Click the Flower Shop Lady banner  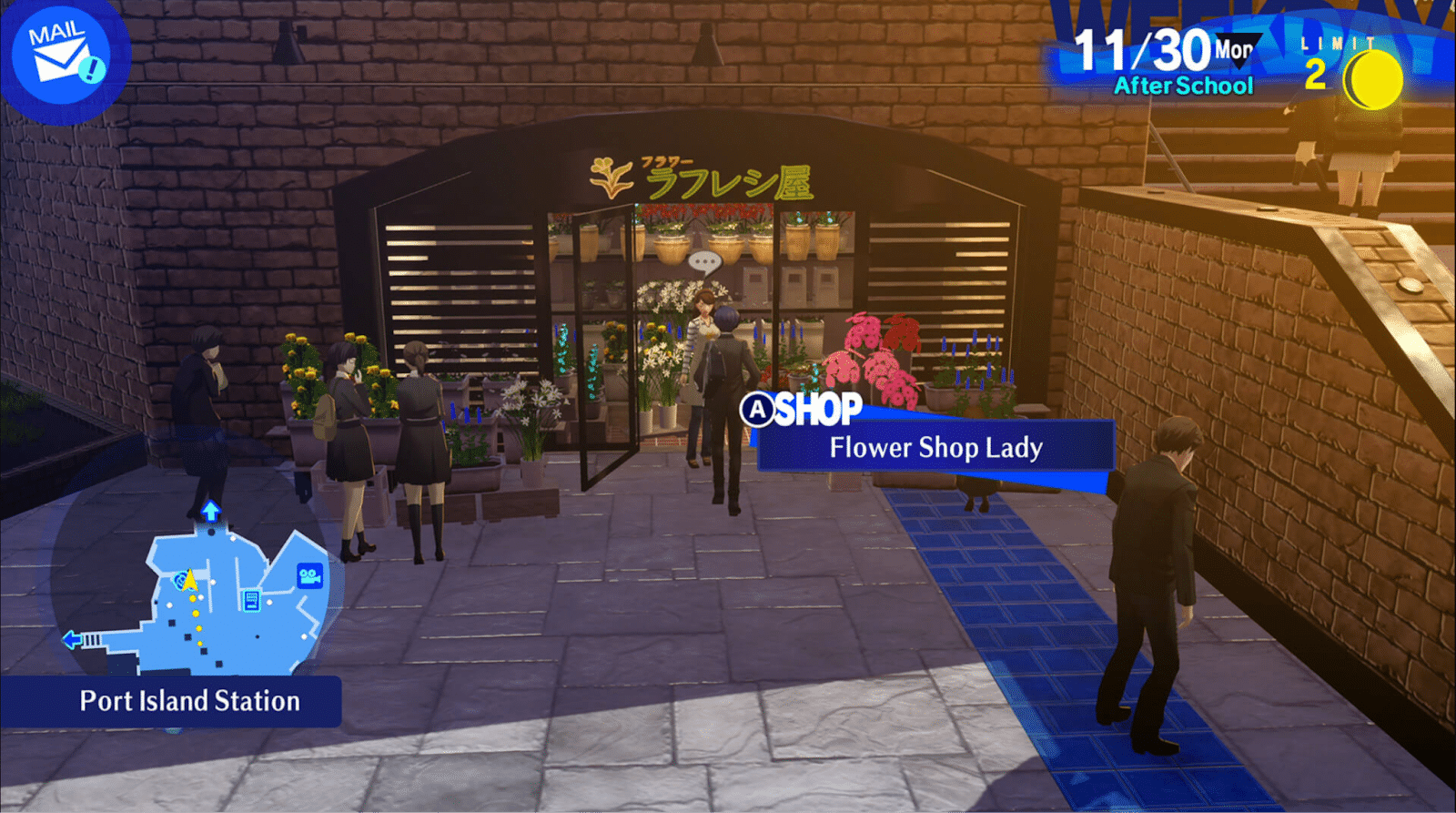click(937, 448)
